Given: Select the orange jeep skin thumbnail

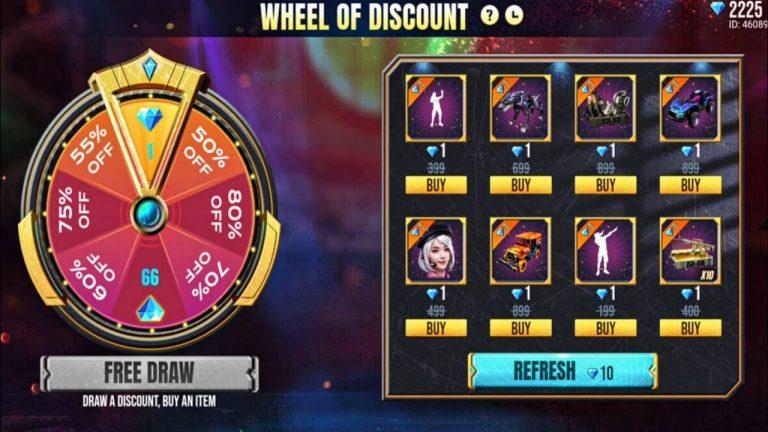Looking at the screenshot, I should pyautogui.click(x=520, y=249).
